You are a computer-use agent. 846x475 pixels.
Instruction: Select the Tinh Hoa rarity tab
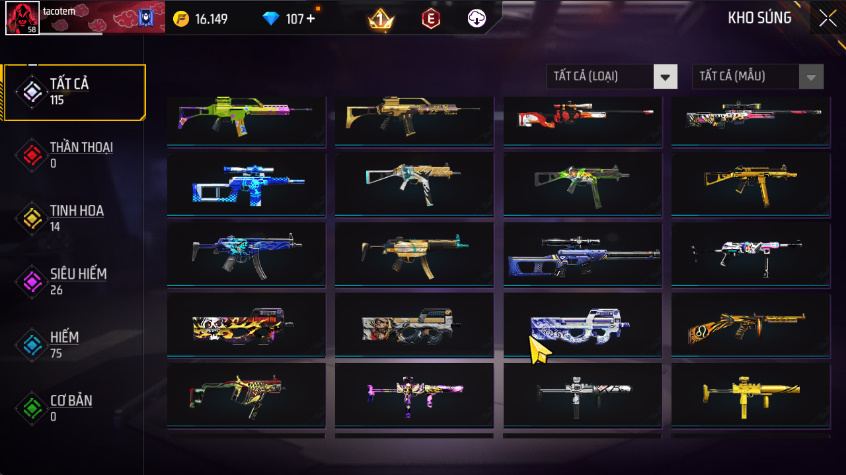click(74, 217)
